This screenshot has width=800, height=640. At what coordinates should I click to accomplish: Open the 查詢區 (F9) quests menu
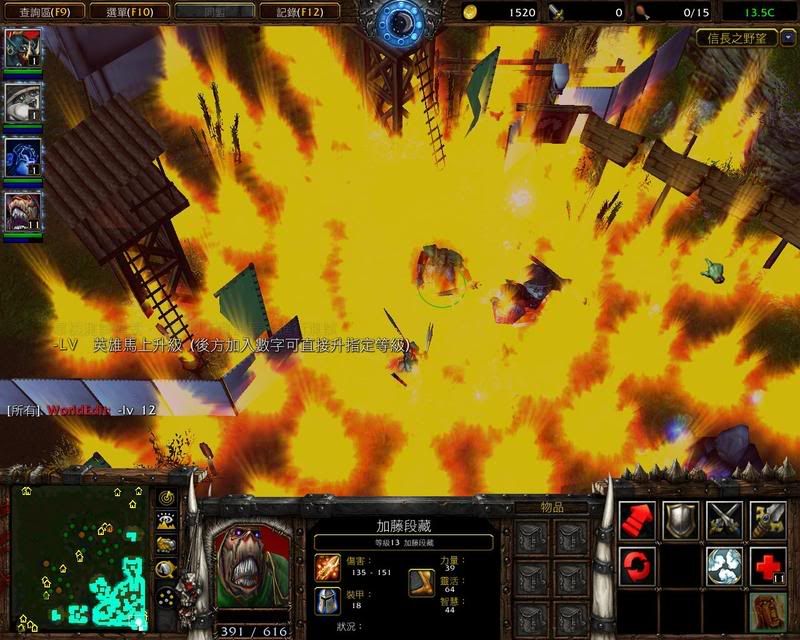tap(36, 12)
